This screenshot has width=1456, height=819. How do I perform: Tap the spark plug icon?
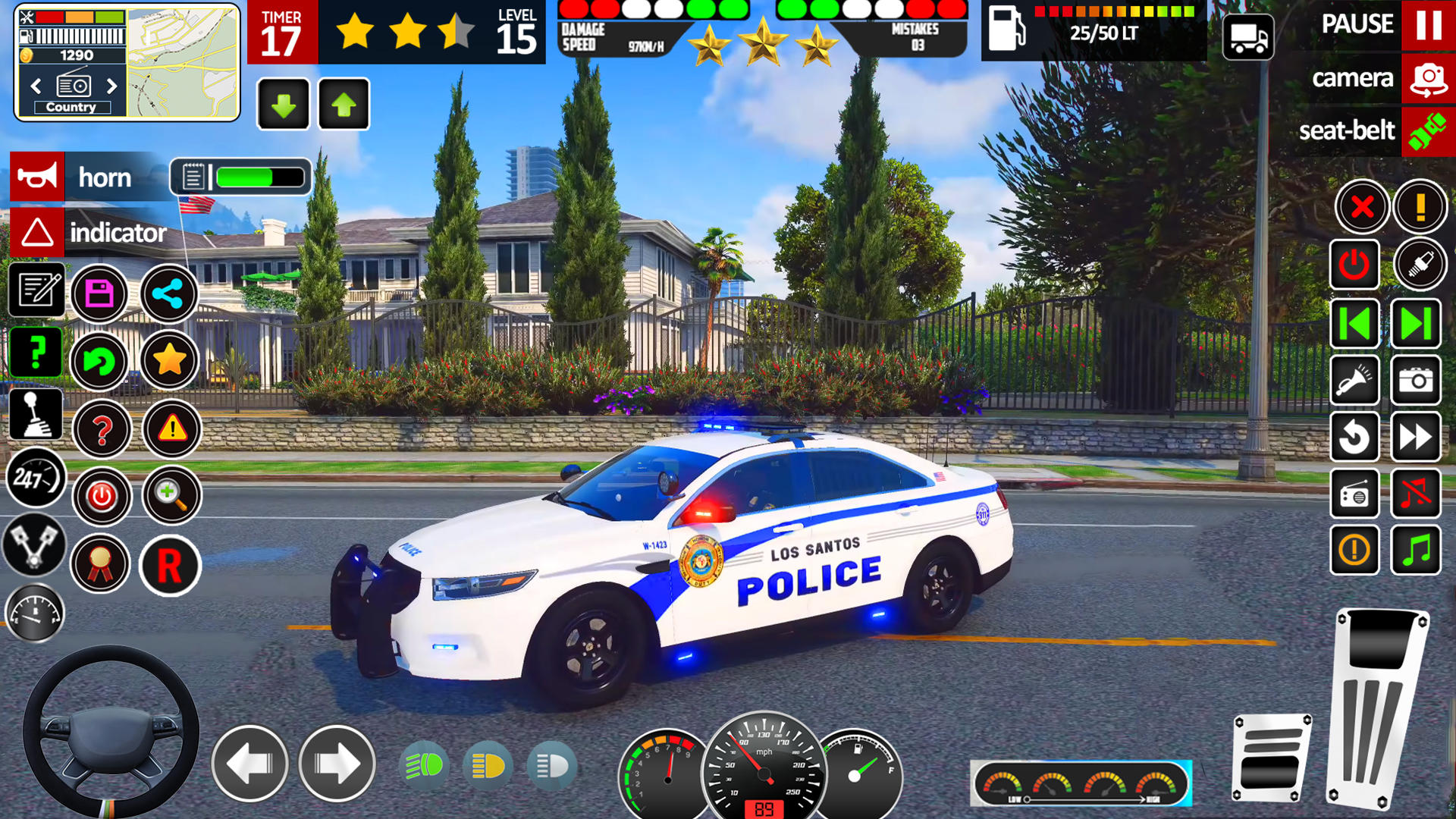click(1420, 265)
